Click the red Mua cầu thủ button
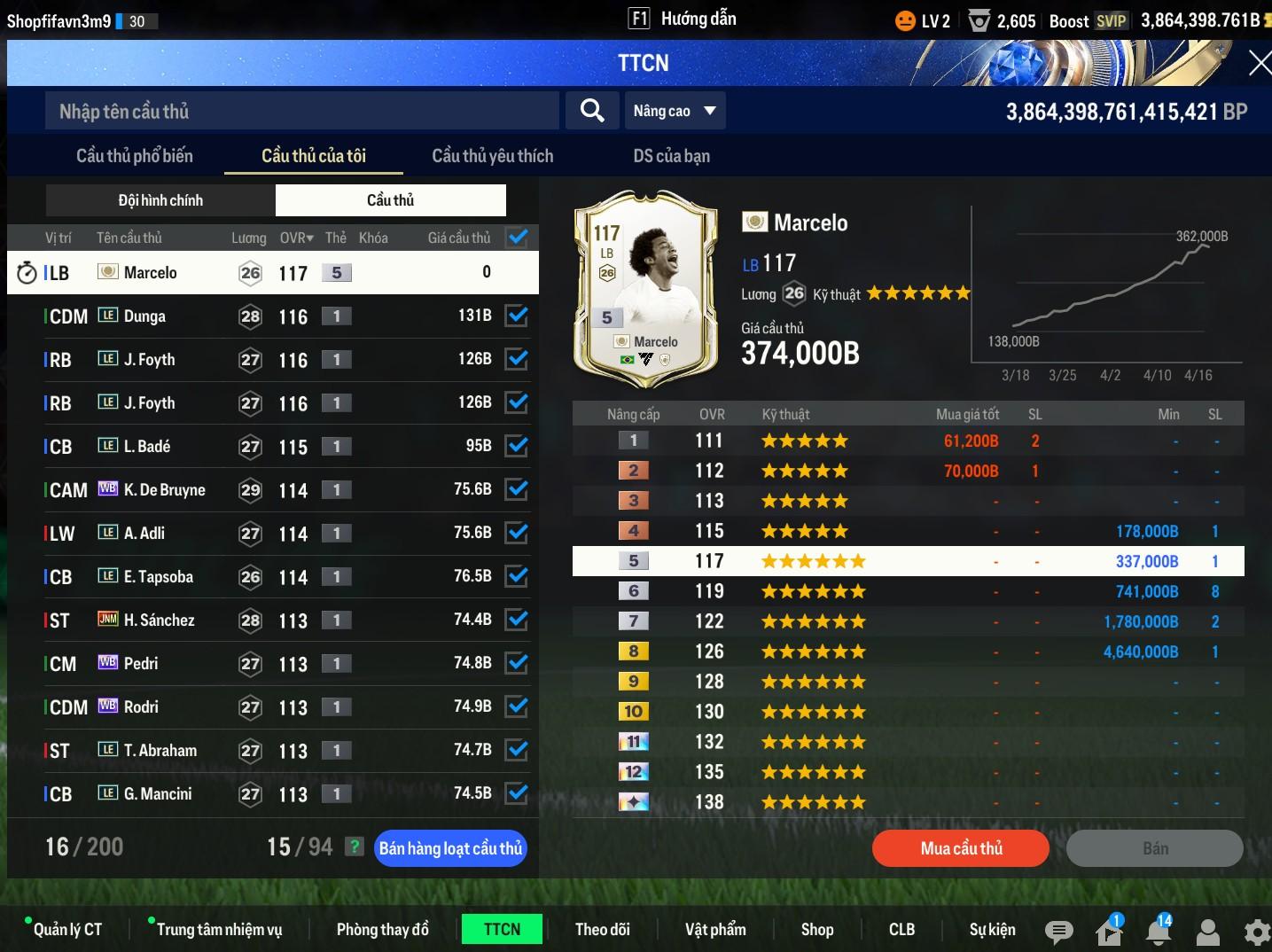This screenshot has width=1272, height=952. click(961, 848)
